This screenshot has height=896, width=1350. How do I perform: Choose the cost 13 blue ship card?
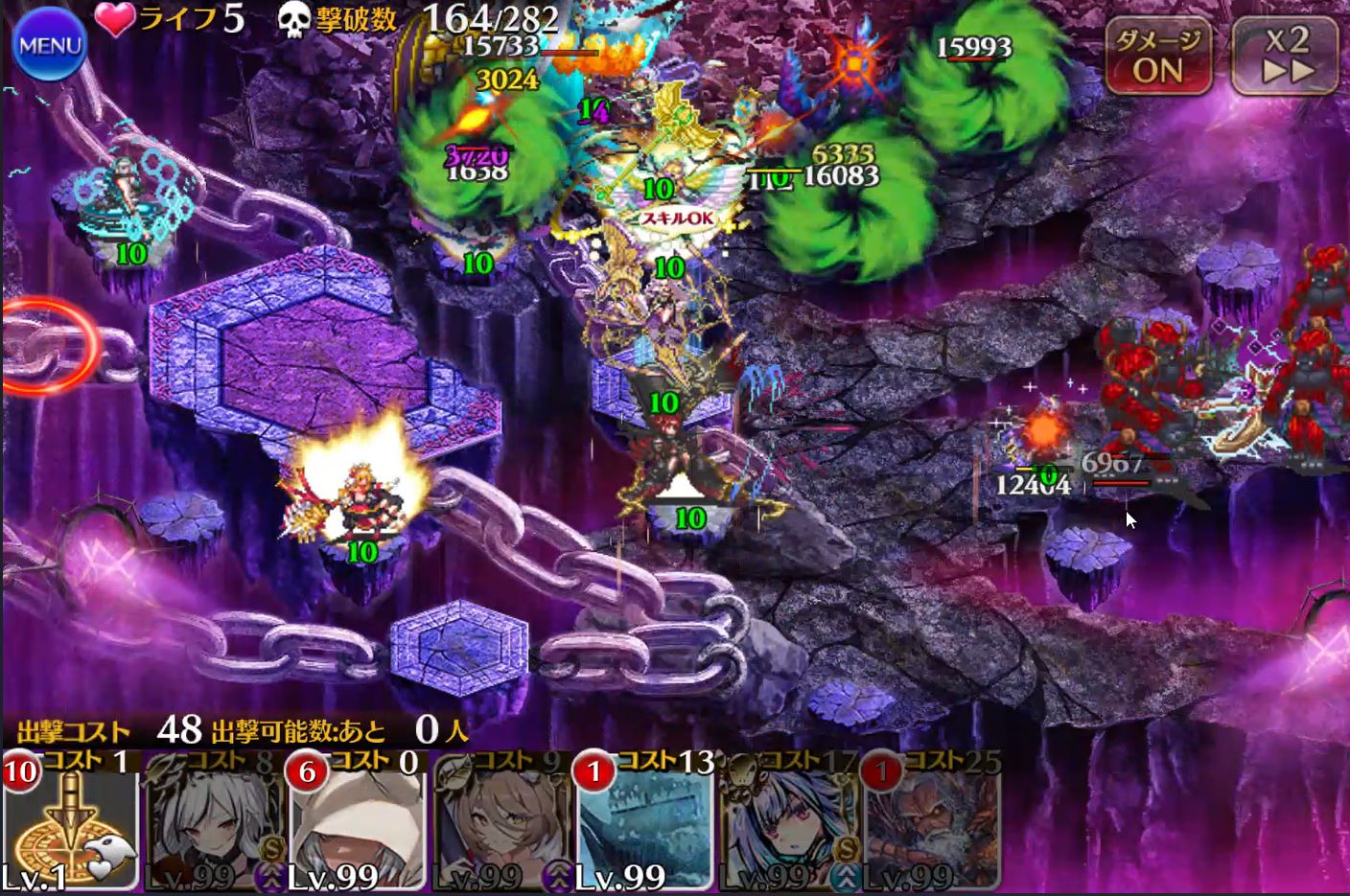pos(645,822)
